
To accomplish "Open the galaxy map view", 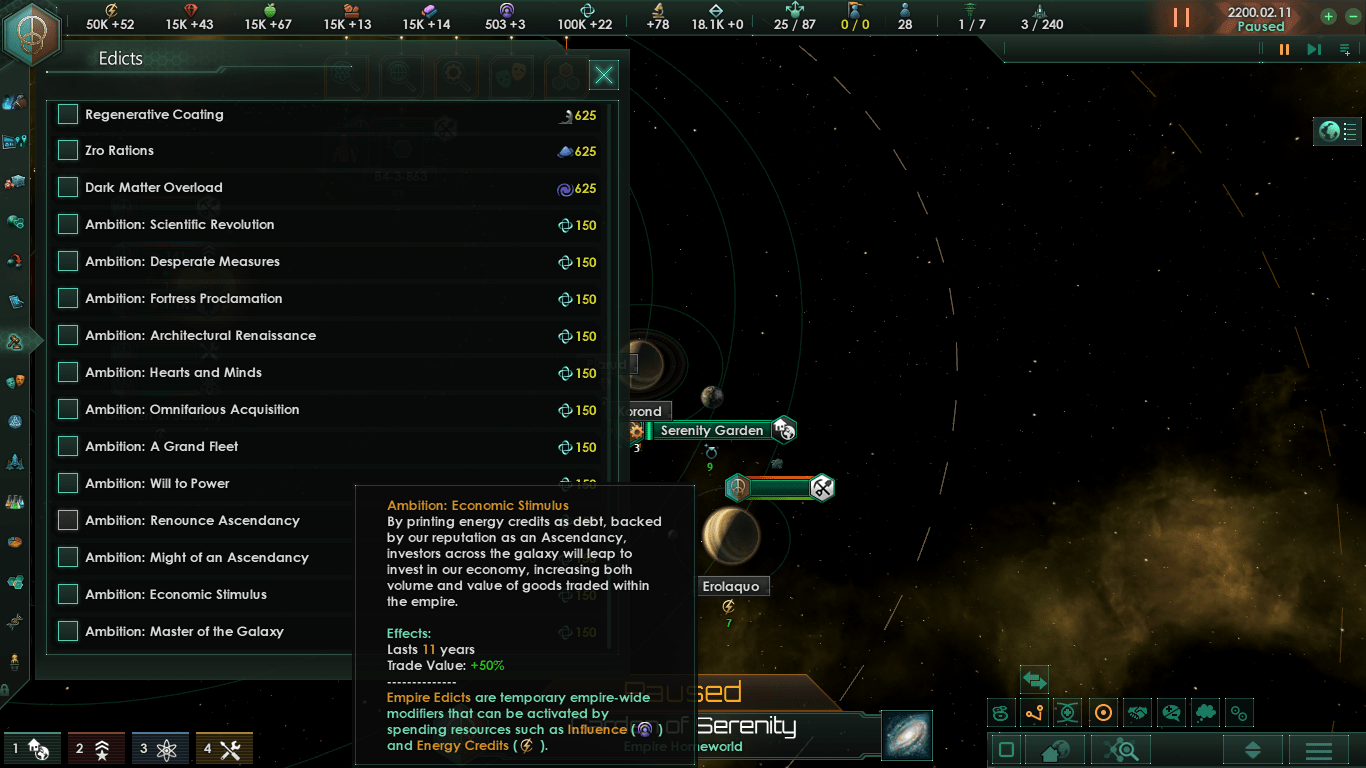I will (907, 735).
